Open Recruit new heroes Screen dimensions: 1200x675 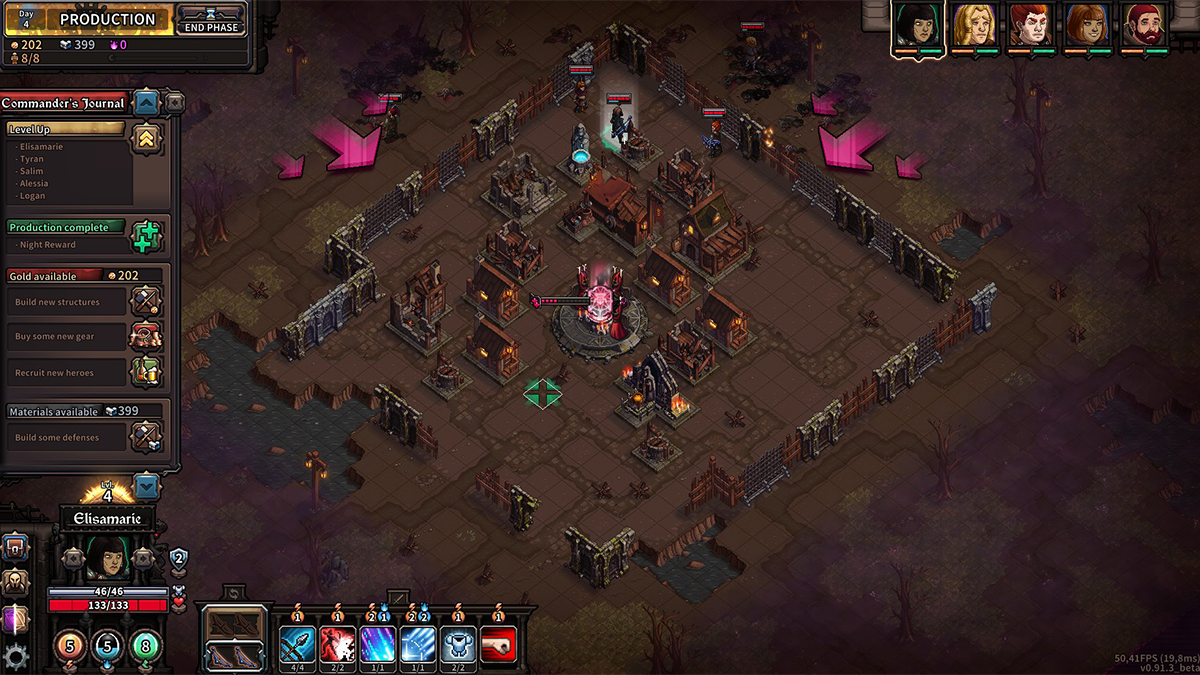coord(146,372)
